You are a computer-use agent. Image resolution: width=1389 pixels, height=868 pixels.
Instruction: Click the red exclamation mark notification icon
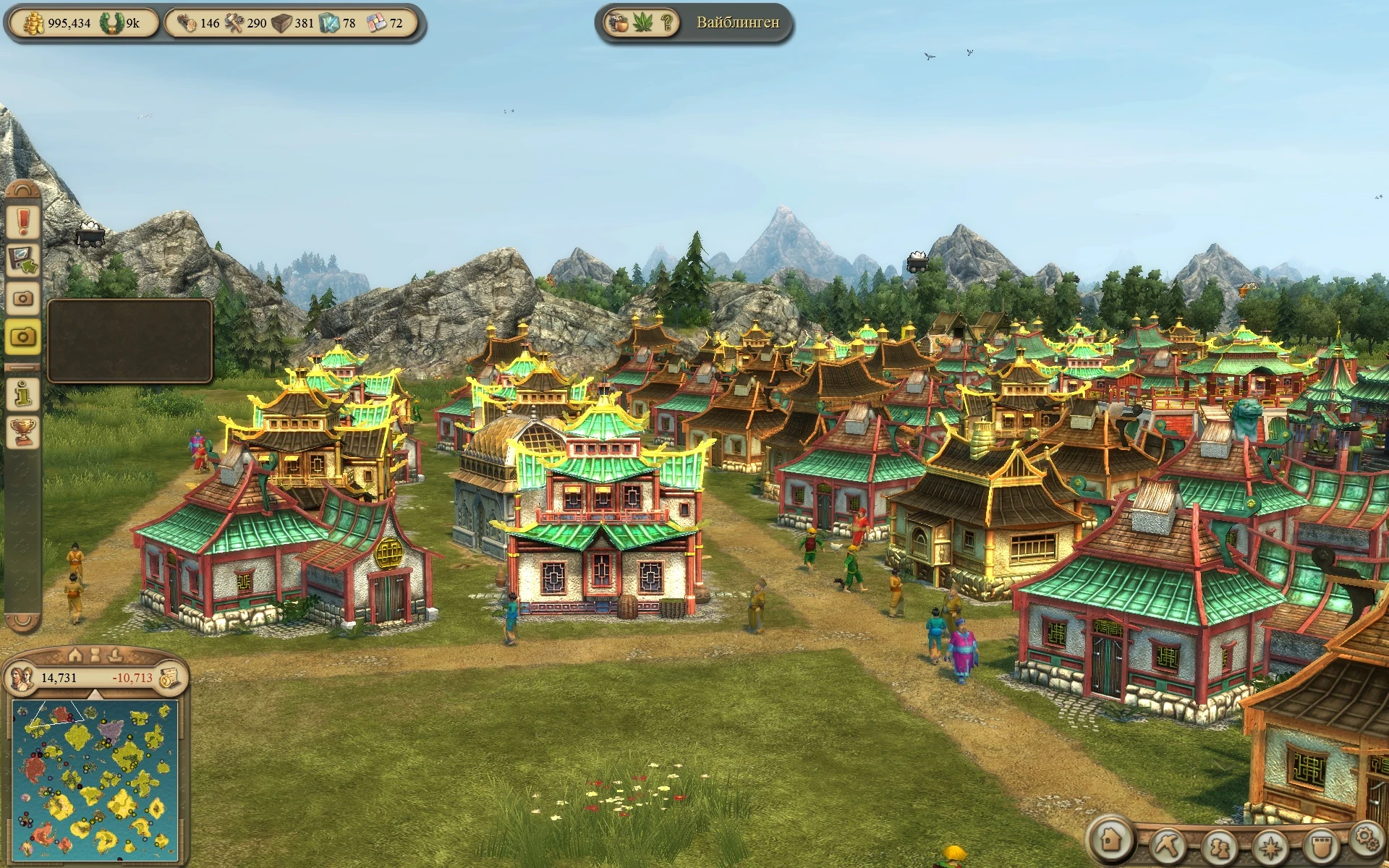click(22, 221)
